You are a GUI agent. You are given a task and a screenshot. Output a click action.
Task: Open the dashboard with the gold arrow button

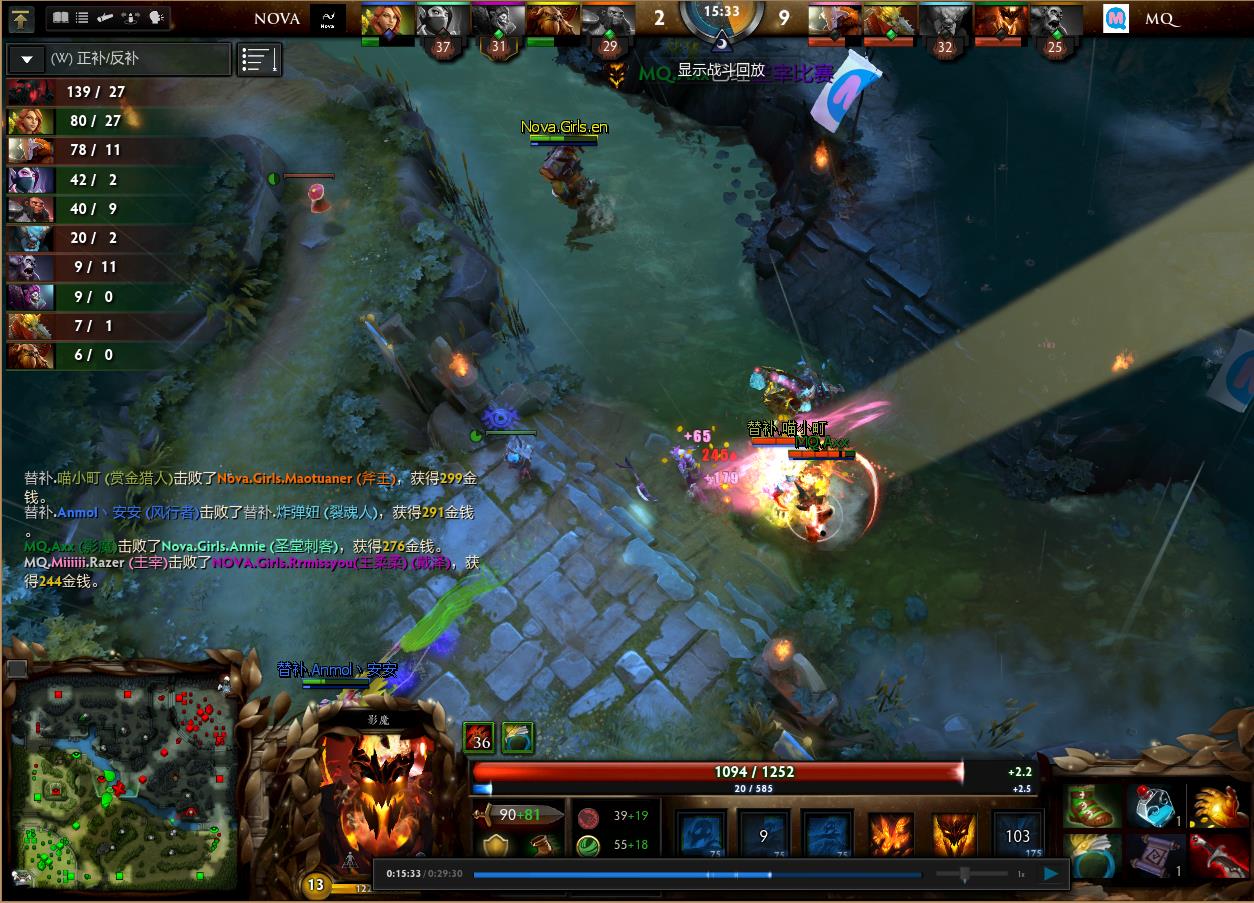click(22, 18)
